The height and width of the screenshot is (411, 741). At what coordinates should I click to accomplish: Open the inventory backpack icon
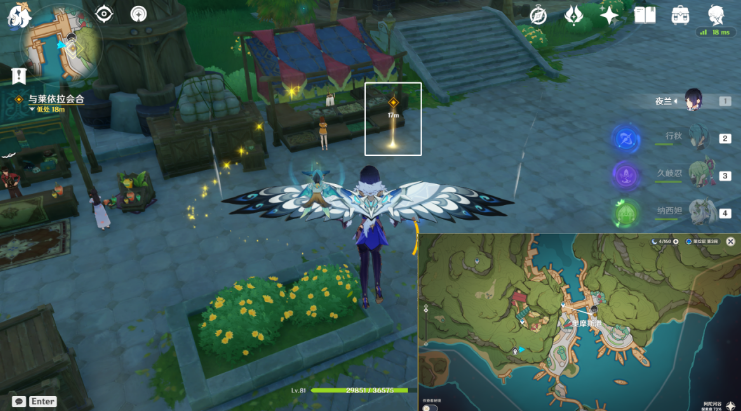coord(681,15)
